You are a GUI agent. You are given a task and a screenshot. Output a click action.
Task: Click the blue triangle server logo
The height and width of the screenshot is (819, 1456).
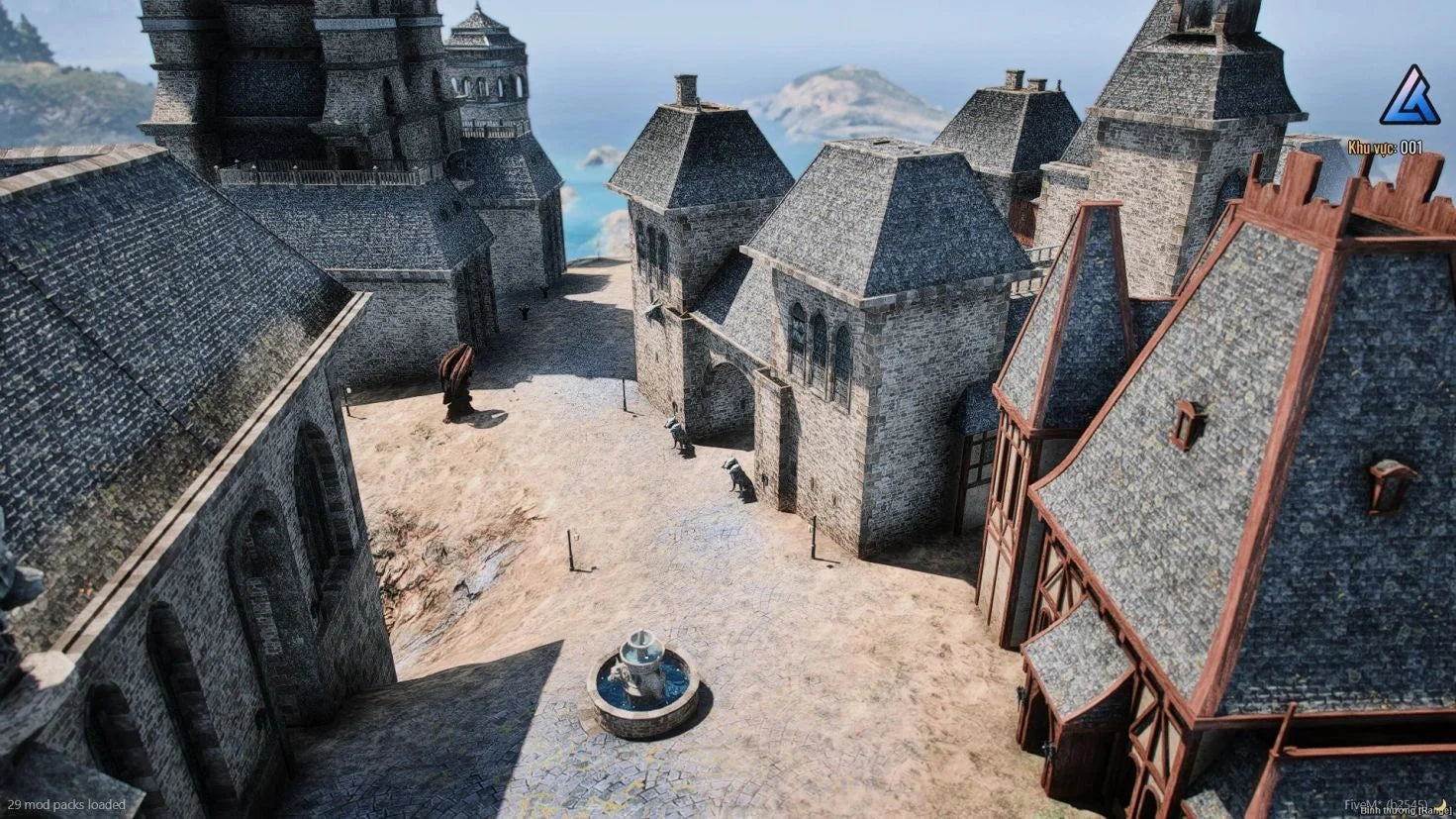(x=1409, y=97)
